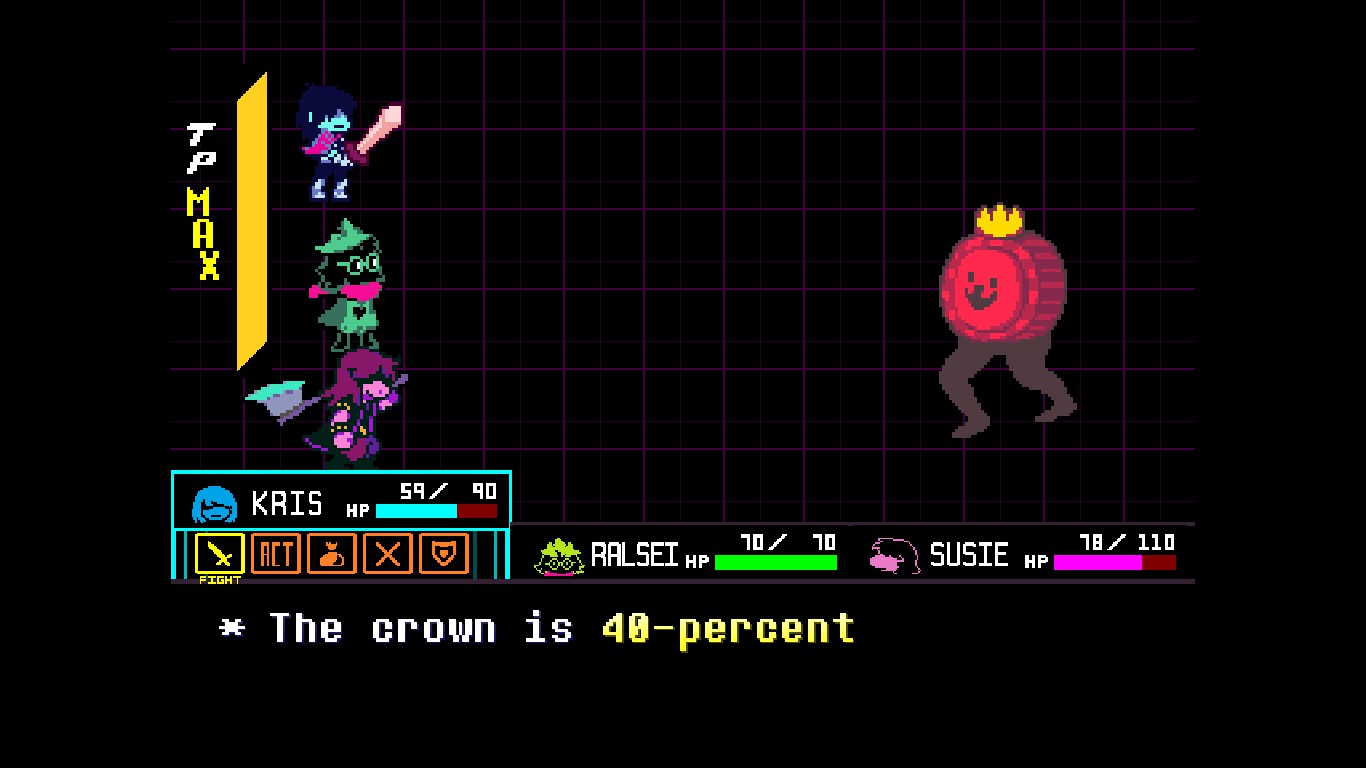Open the ACT command icon
Screen dimensions: 1366x768
coord(275,554)
